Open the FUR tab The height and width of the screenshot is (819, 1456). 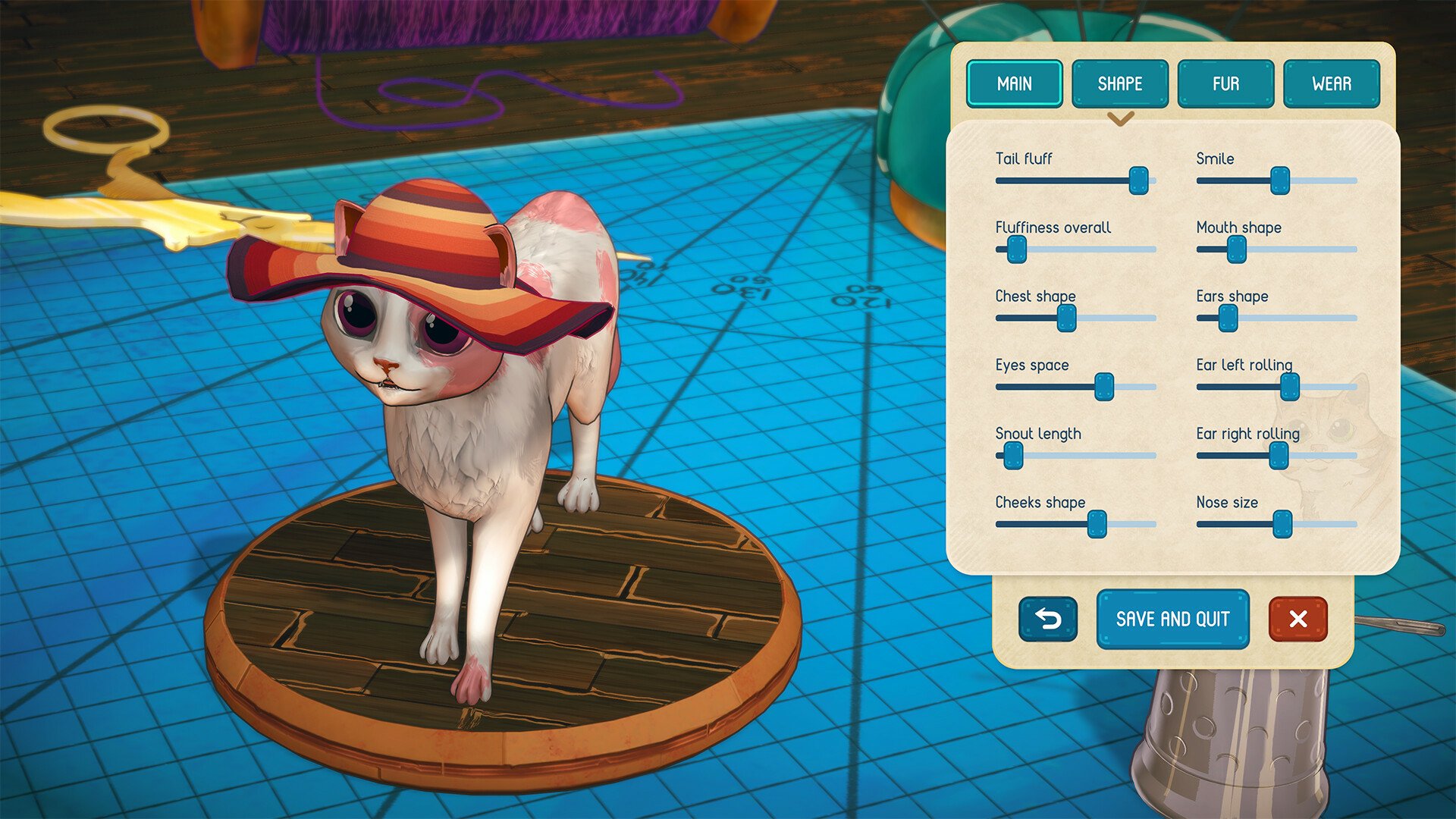click(x=1225, y=83)
